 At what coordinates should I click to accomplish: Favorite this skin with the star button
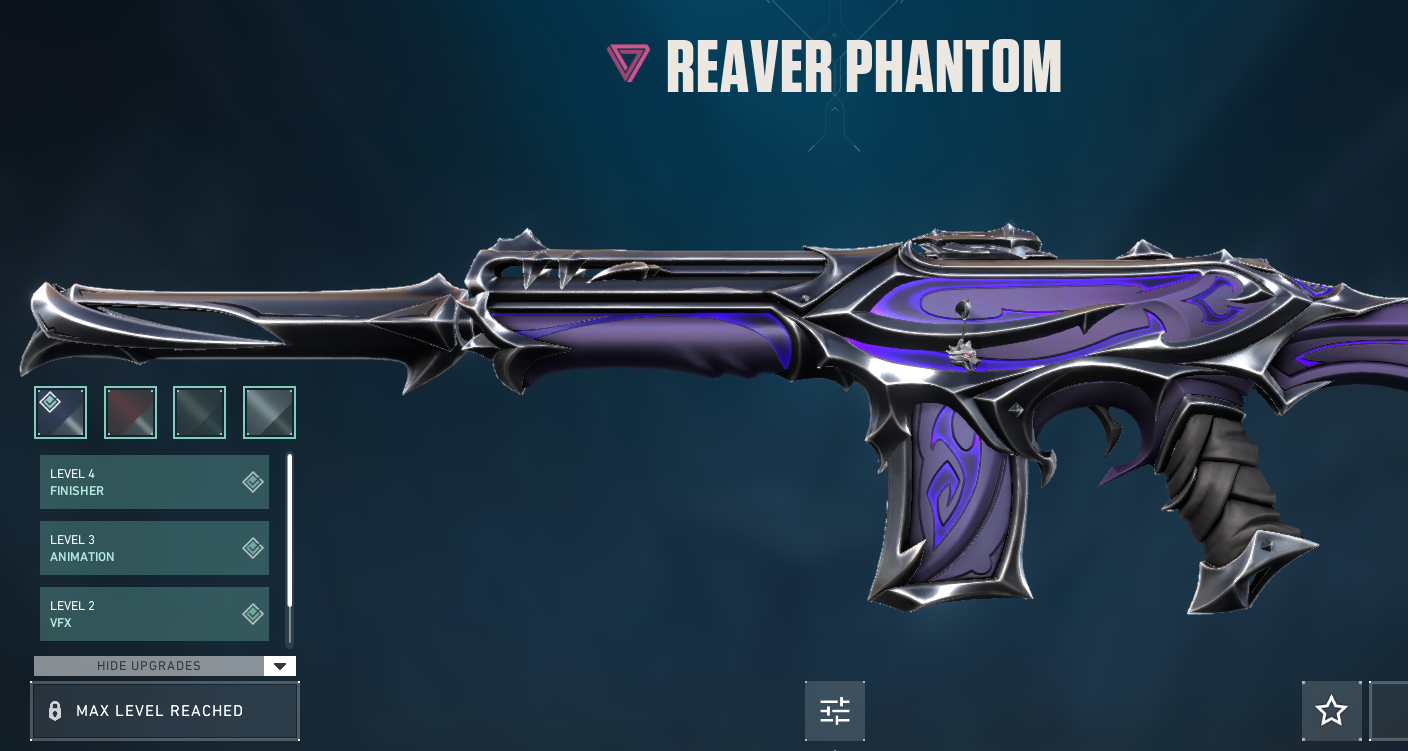click(1331, 711)
